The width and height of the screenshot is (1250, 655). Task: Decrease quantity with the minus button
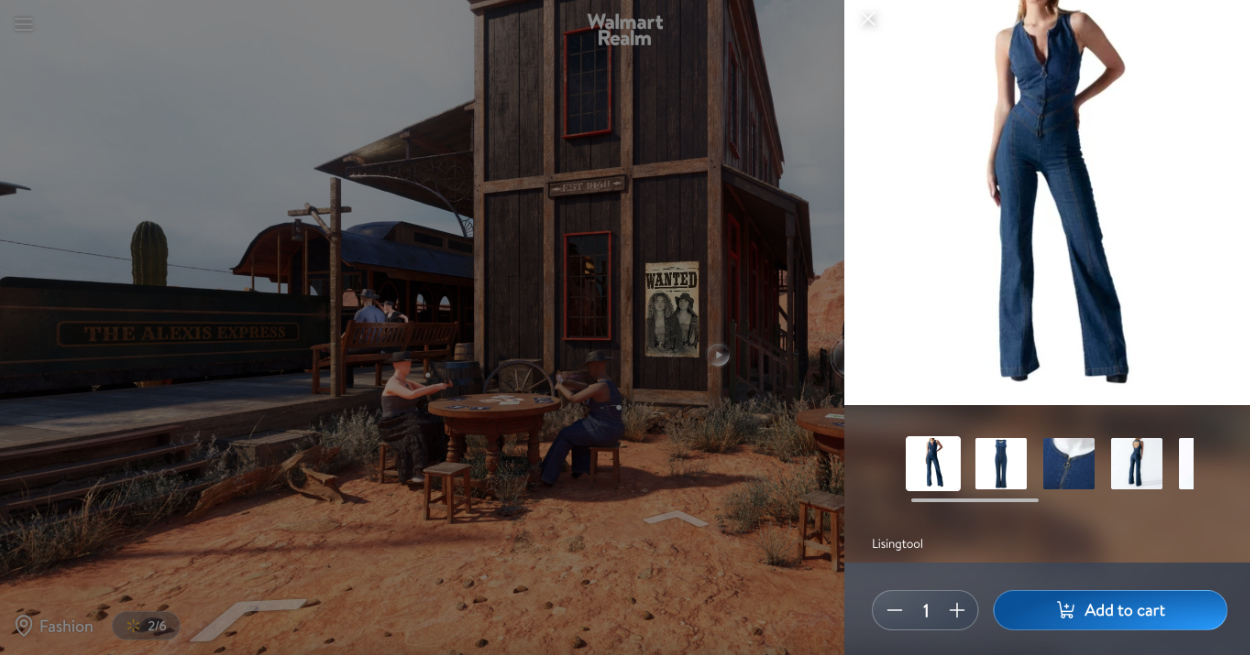coord(894,610)
